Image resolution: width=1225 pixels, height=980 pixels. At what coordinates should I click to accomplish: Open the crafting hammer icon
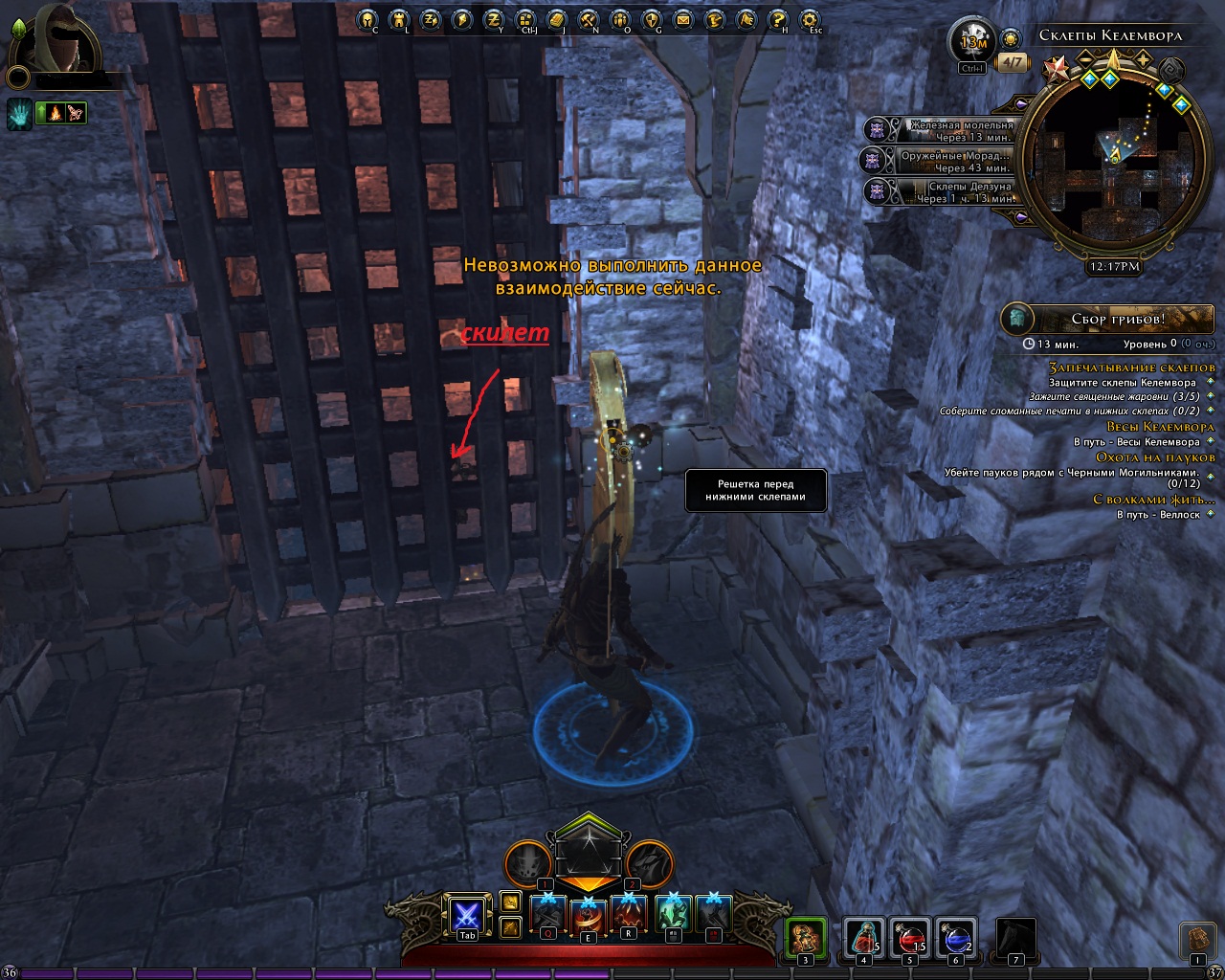pos(590,19)
